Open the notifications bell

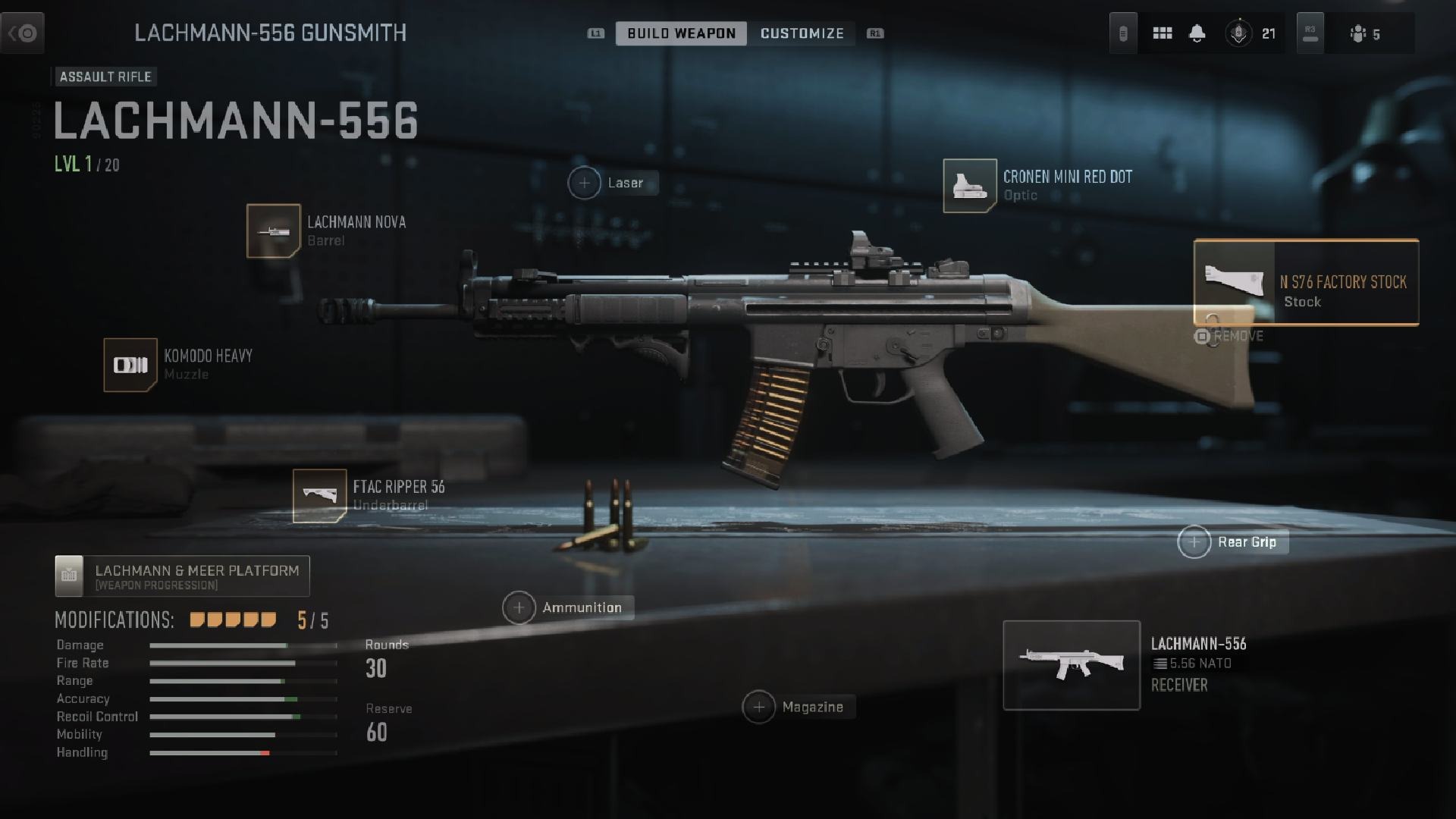coord(1197,33)
